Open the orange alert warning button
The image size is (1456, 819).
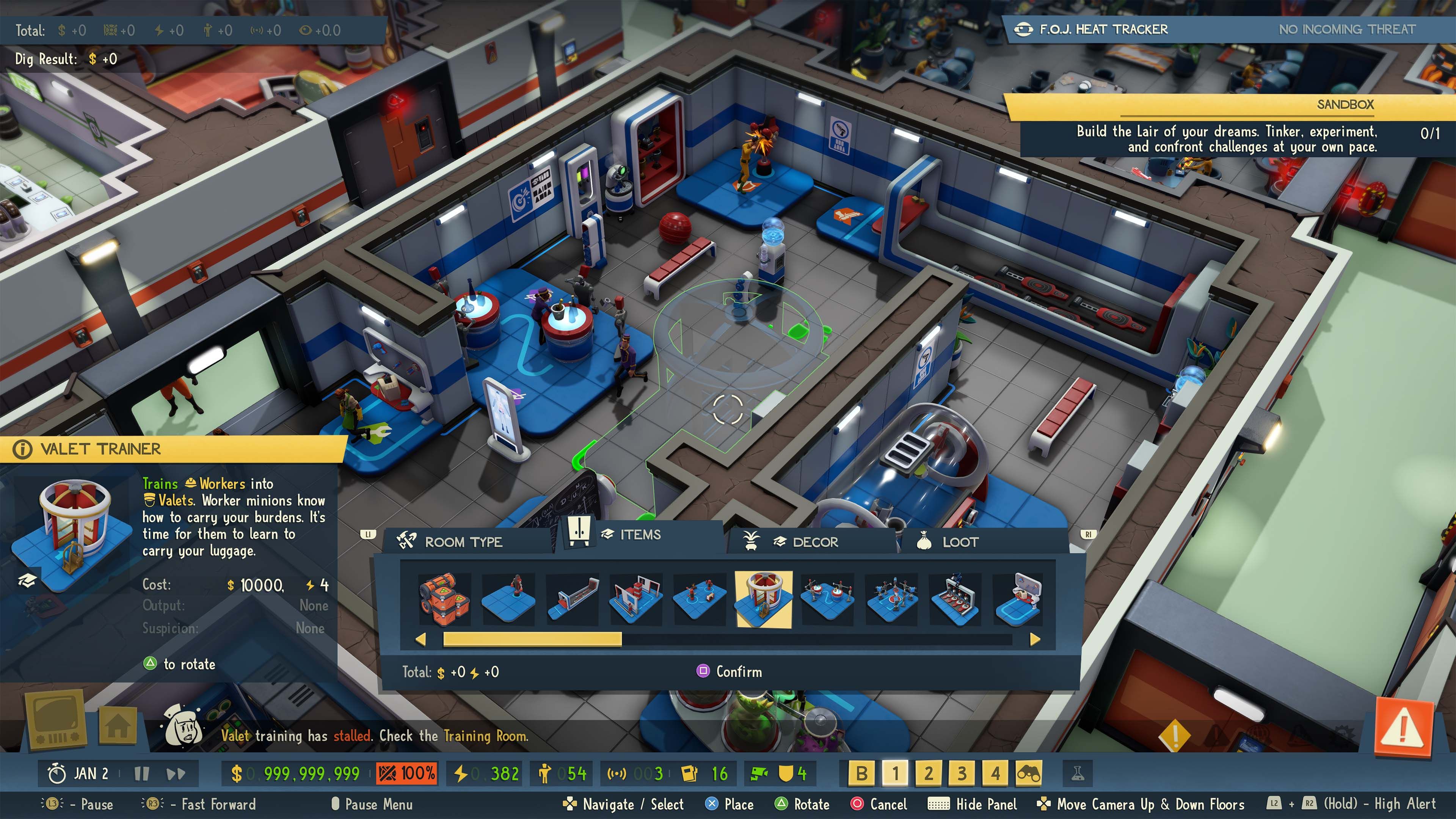[1403, 727]
